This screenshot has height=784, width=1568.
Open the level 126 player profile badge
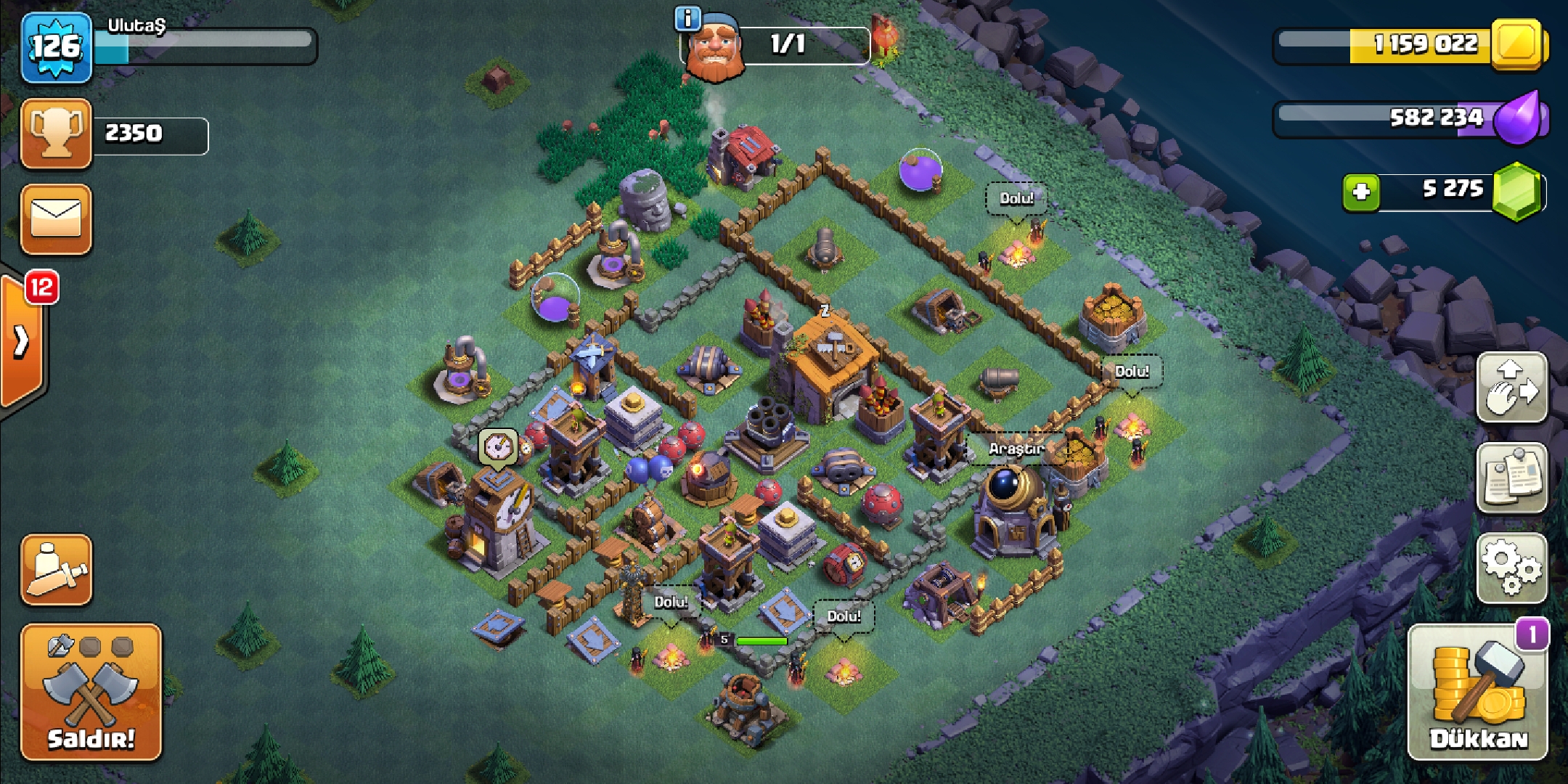[57, 48]
